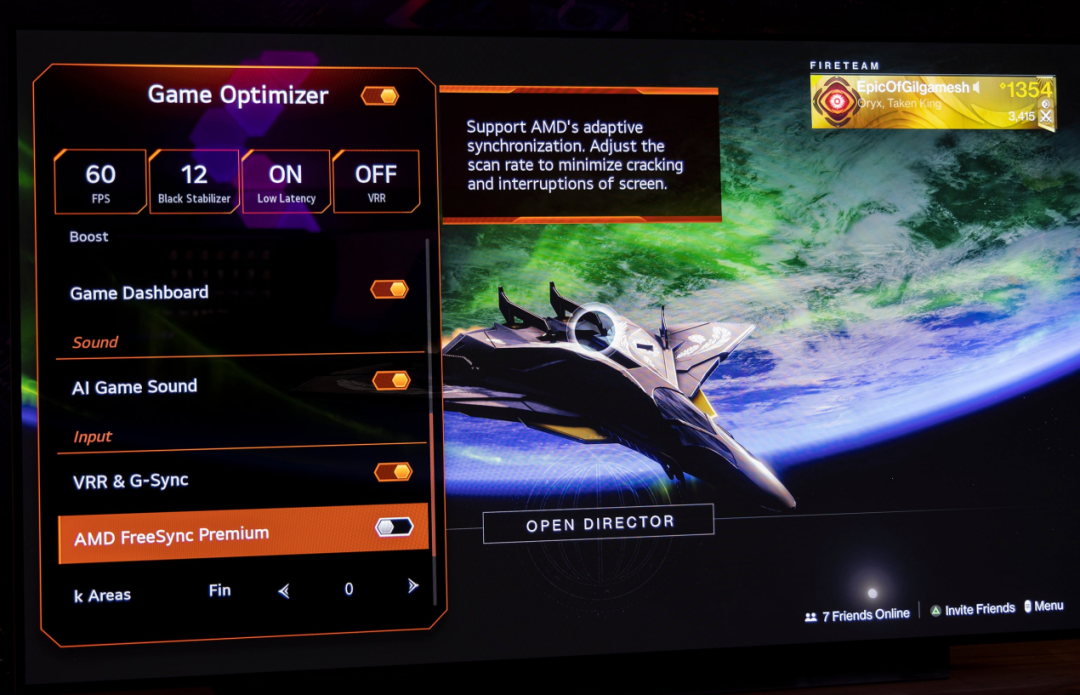Toggle the Game Dashboard switch
This screenshot has height=695, width=1080.
pos(389,289)
